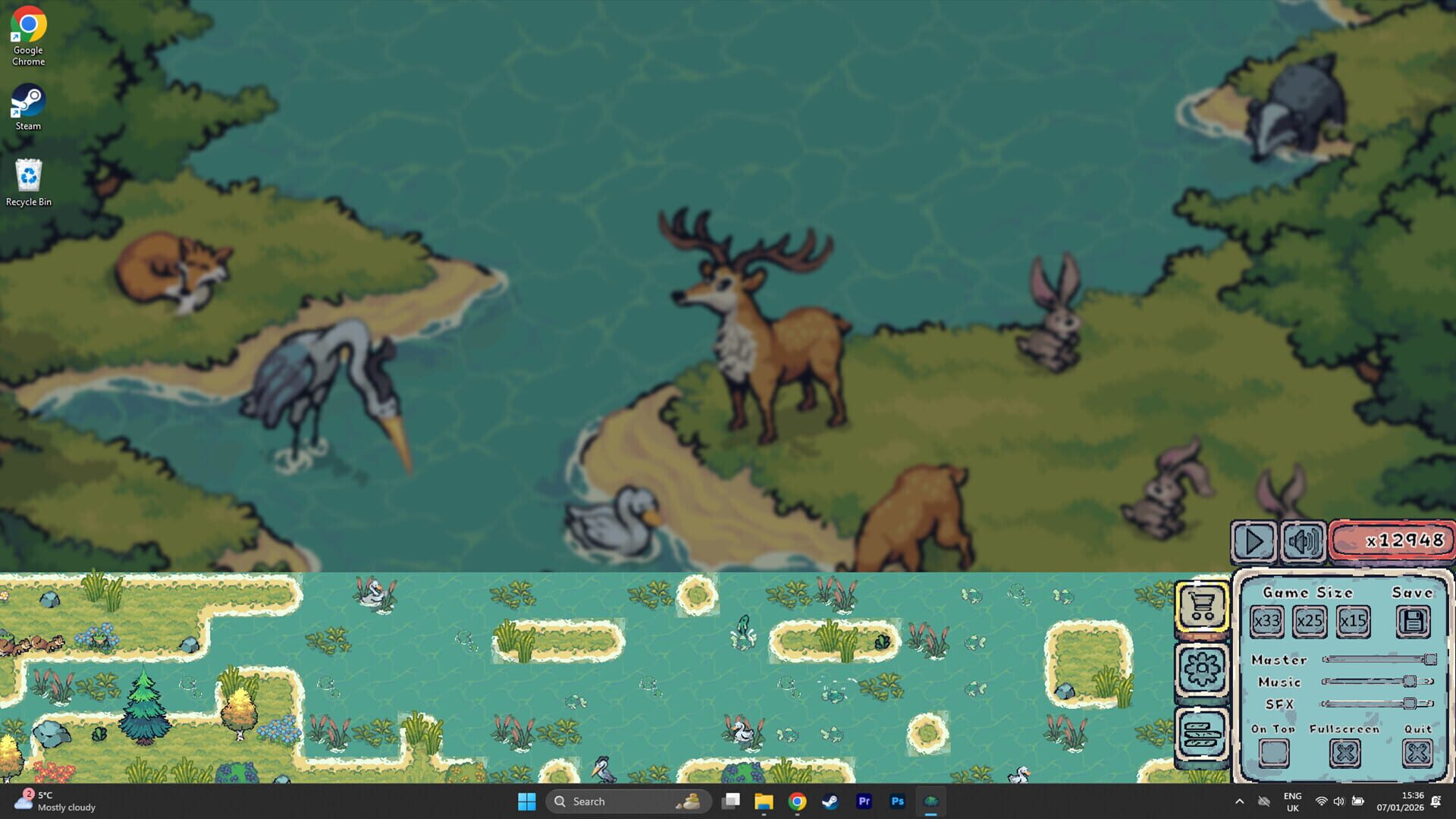Viewport: 1456px width, 819px height.
Task: Mute game audio with the speaker icon
Action: [1303, 542]
